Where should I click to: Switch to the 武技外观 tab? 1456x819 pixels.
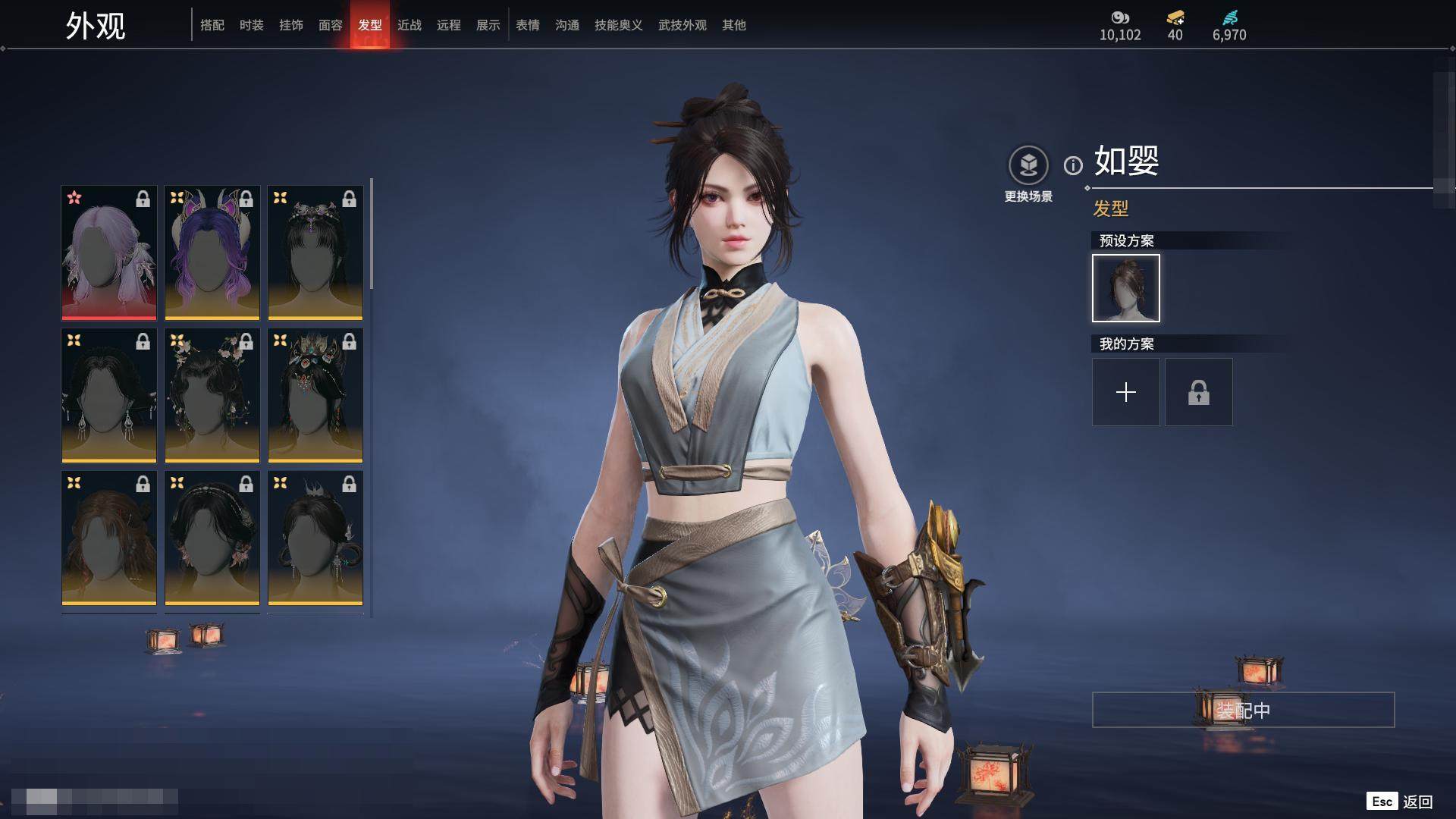click(682, 25)
